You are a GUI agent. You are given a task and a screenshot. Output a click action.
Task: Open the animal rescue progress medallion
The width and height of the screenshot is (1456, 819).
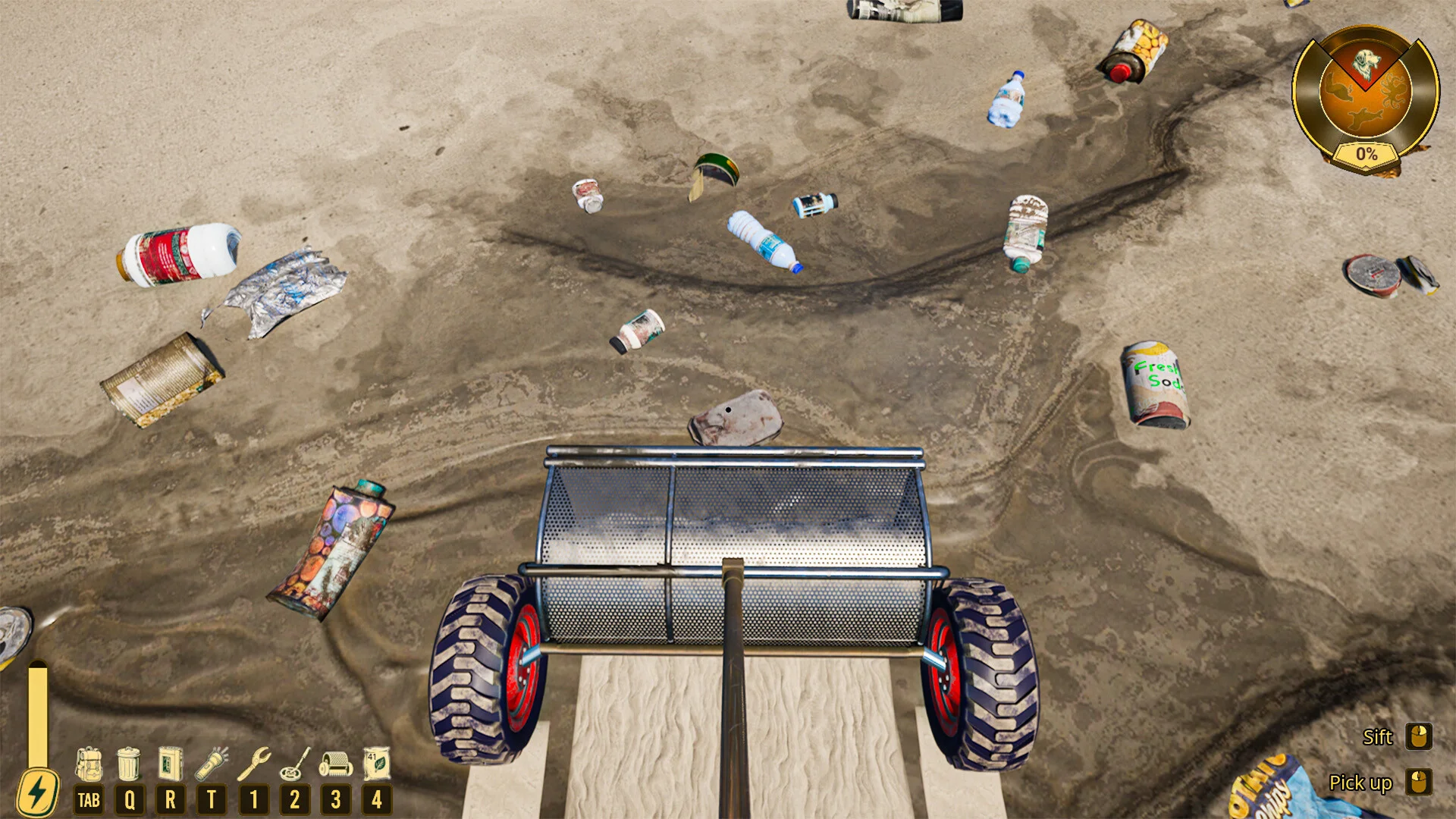pyautogui.click(x=1366, y=97)
